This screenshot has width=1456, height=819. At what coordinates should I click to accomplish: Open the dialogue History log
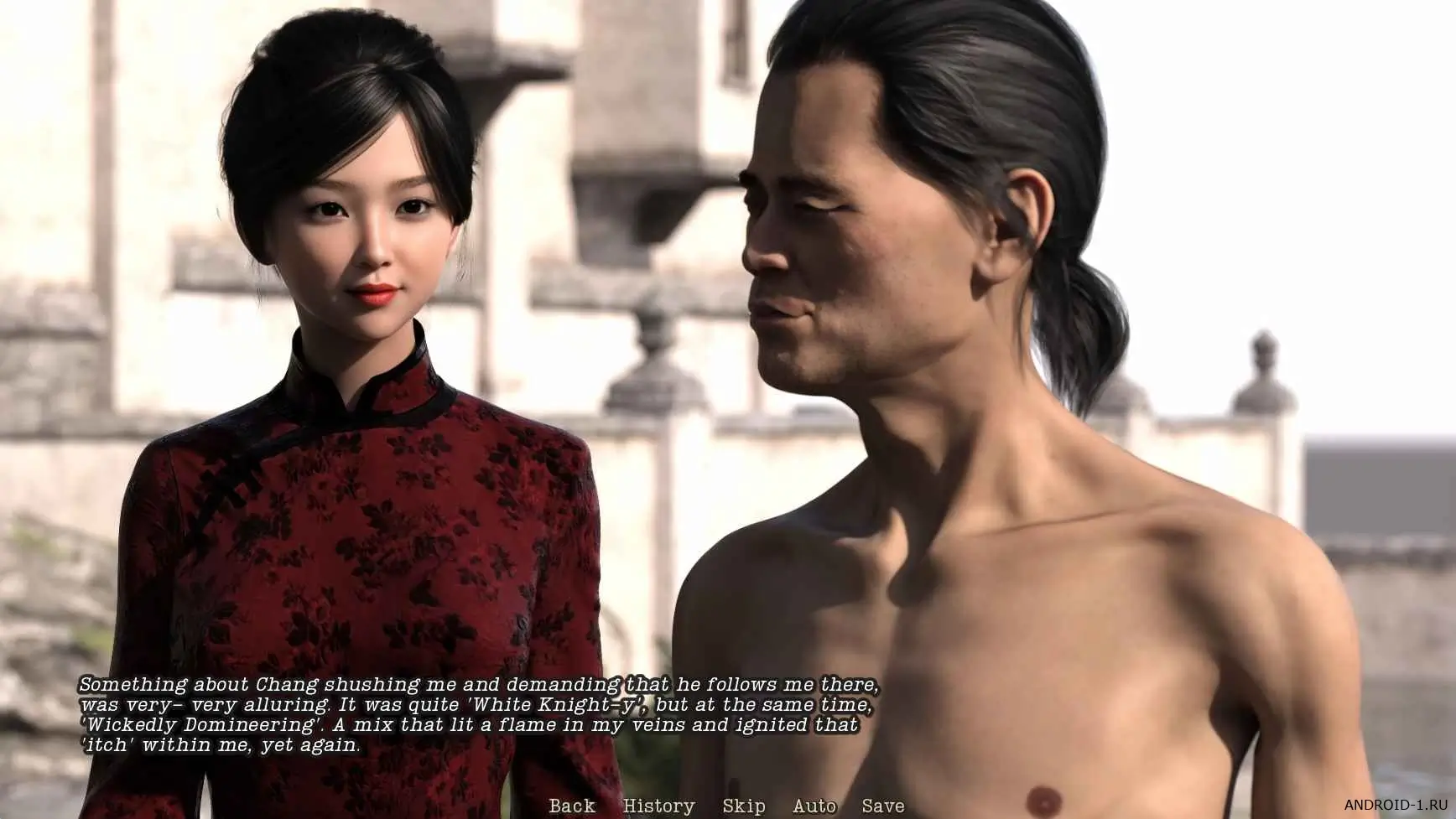click(x=658, y=806)
